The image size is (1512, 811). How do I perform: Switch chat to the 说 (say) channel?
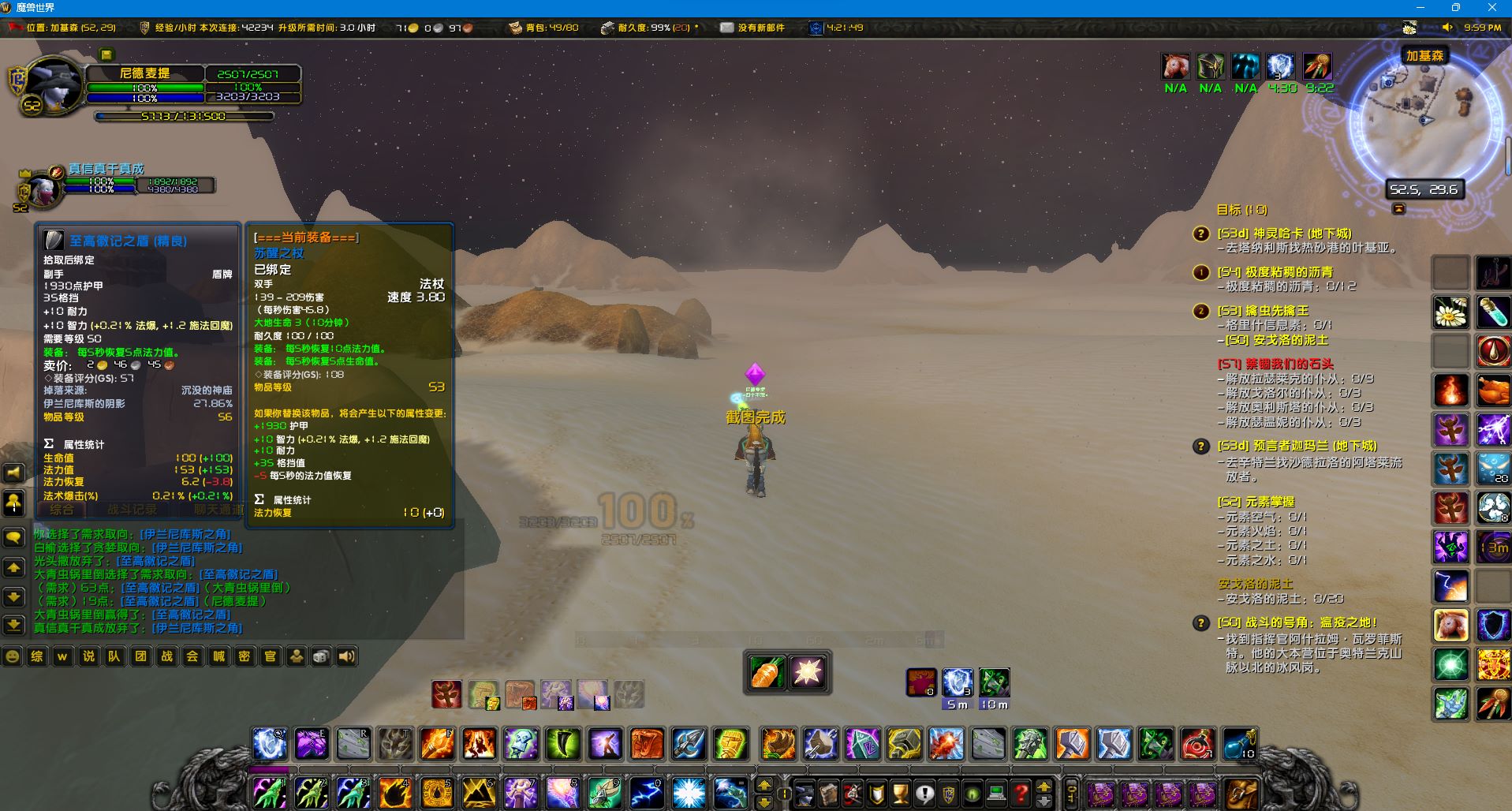pyautogui.click(x=88, y=656)
